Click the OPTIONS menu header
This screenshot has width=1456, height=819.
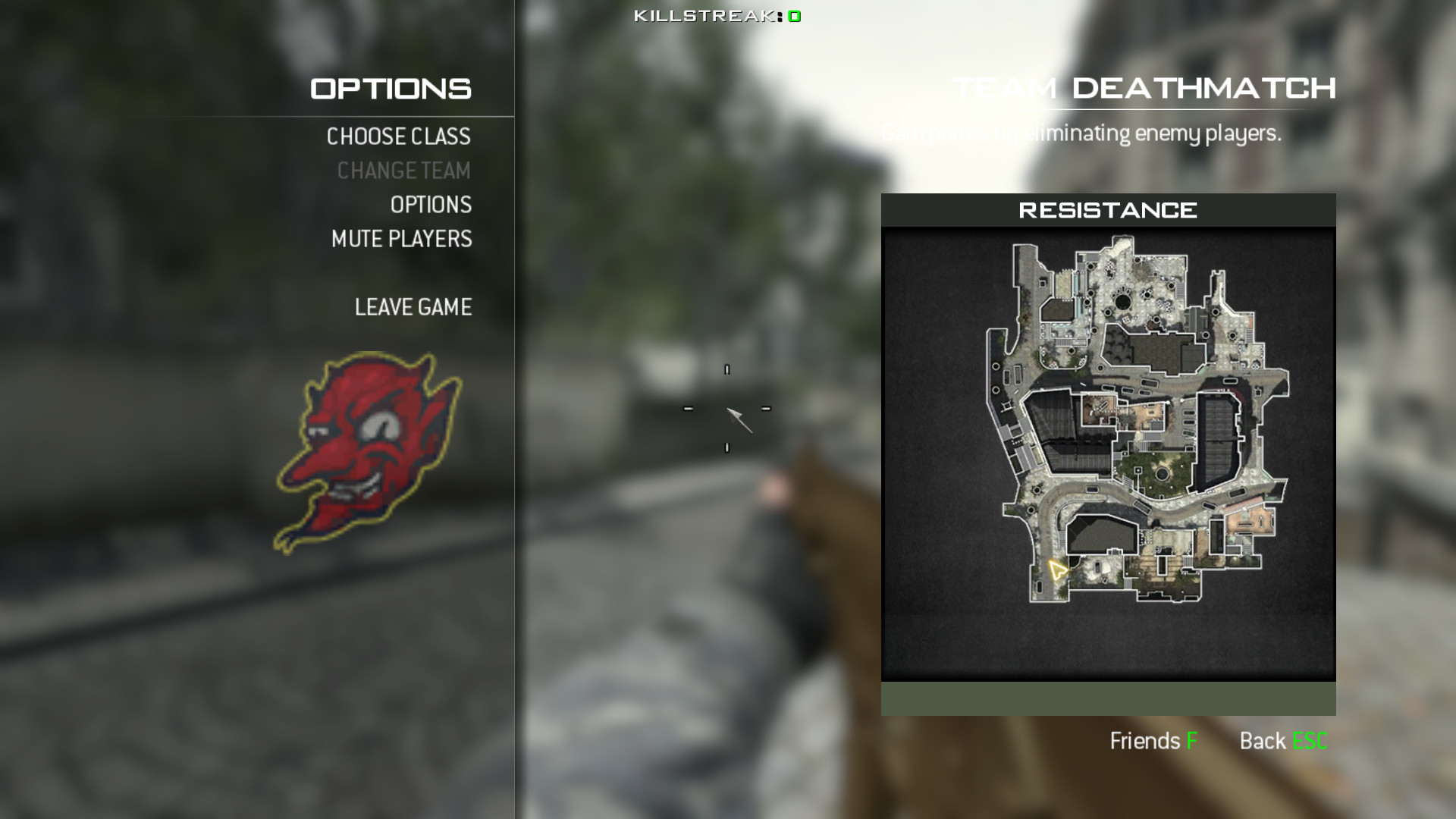(390, 88)
